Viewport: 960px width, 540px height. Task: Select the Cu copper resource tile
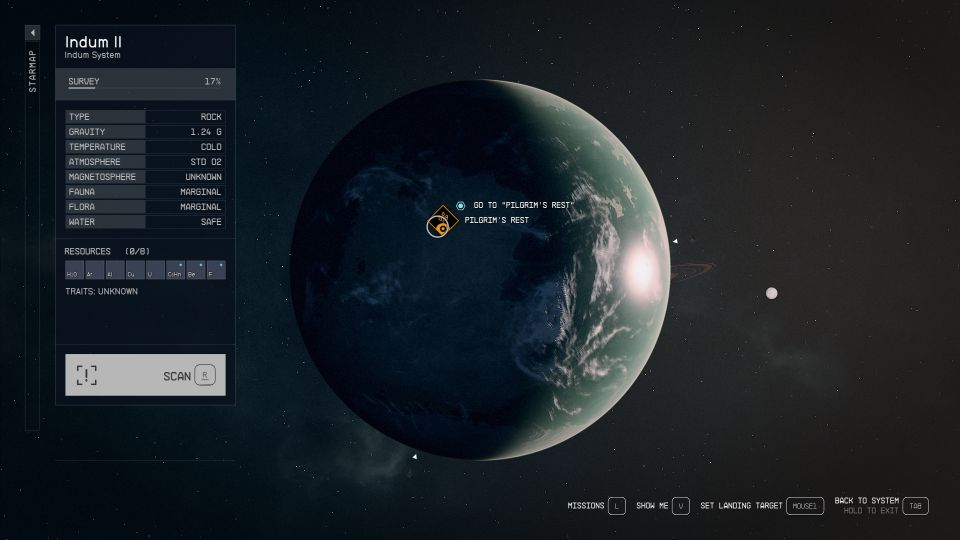pos(134,270)
